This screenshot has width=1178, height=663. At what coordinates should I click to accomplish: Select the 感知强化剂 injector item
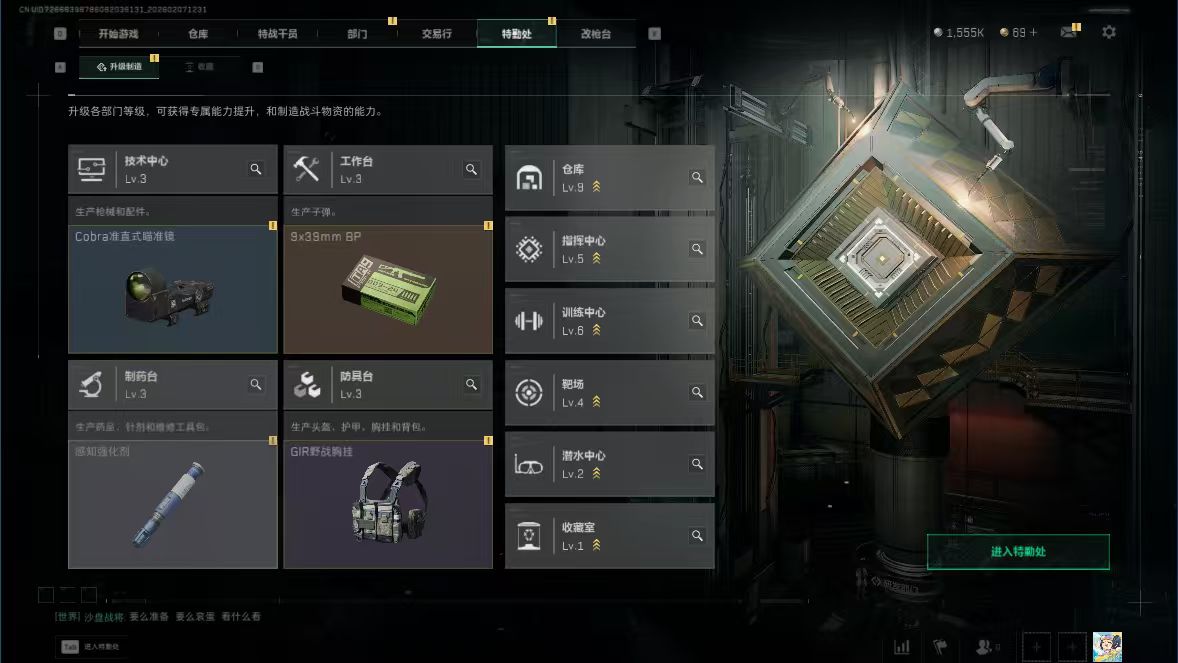point(173,504)
